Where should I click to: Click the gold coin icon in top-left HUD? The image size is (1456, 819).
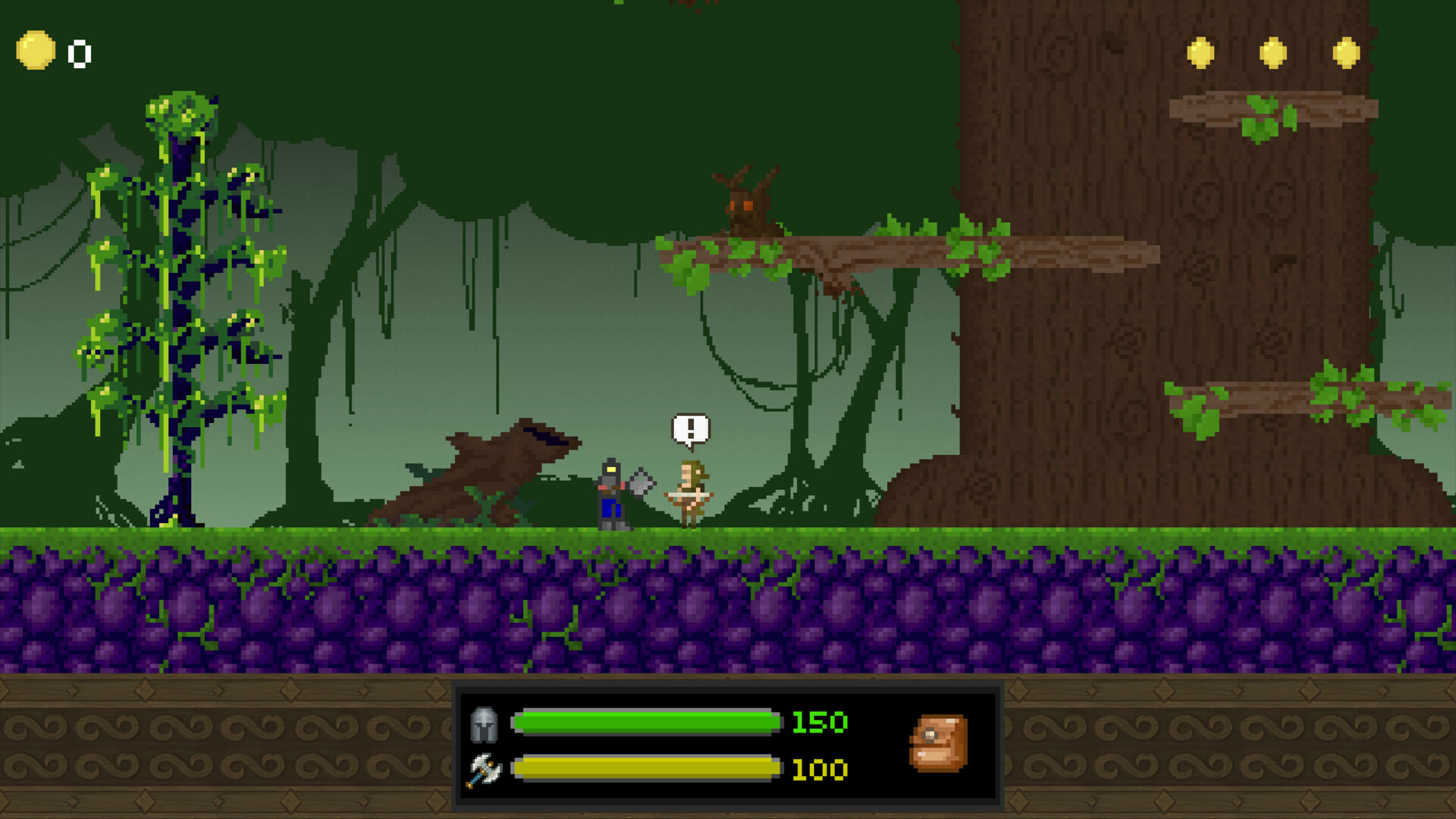pos(36,52)
